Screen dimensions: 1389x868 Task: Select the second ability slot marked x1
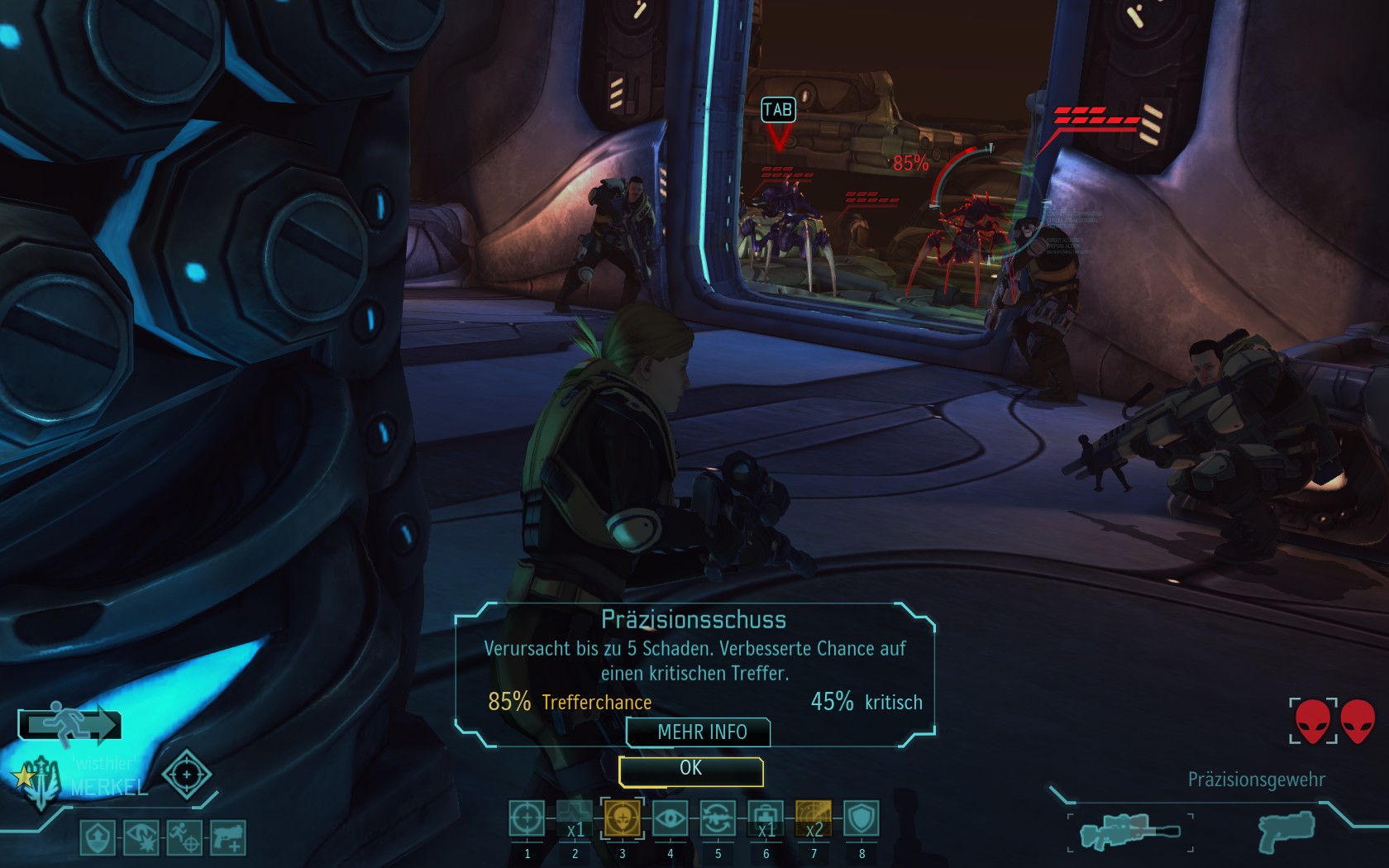[x=575, y=819]
